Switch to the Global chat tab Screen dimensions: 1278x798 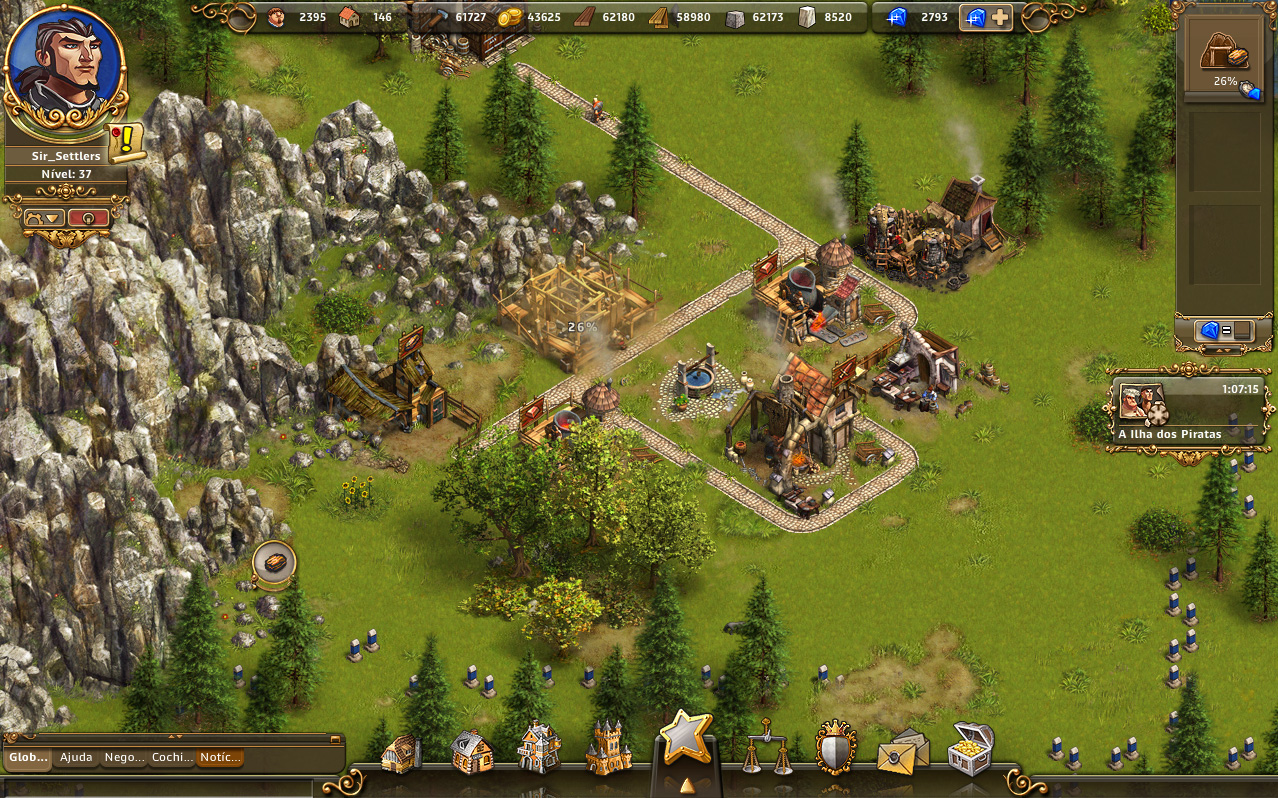[x=28, y=758]
